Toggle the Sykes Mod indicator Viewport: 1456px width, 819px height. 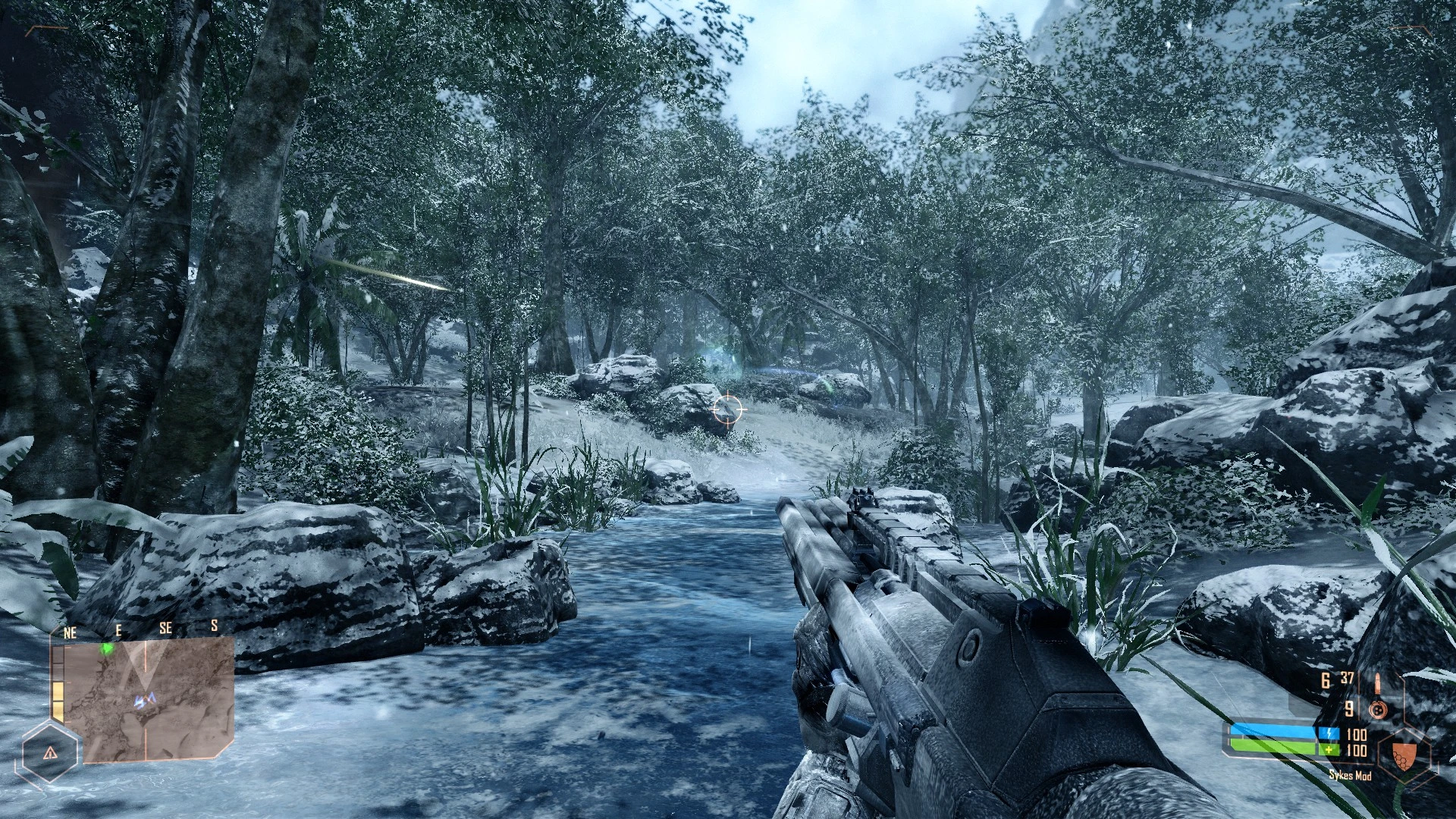pos(1351,776)
